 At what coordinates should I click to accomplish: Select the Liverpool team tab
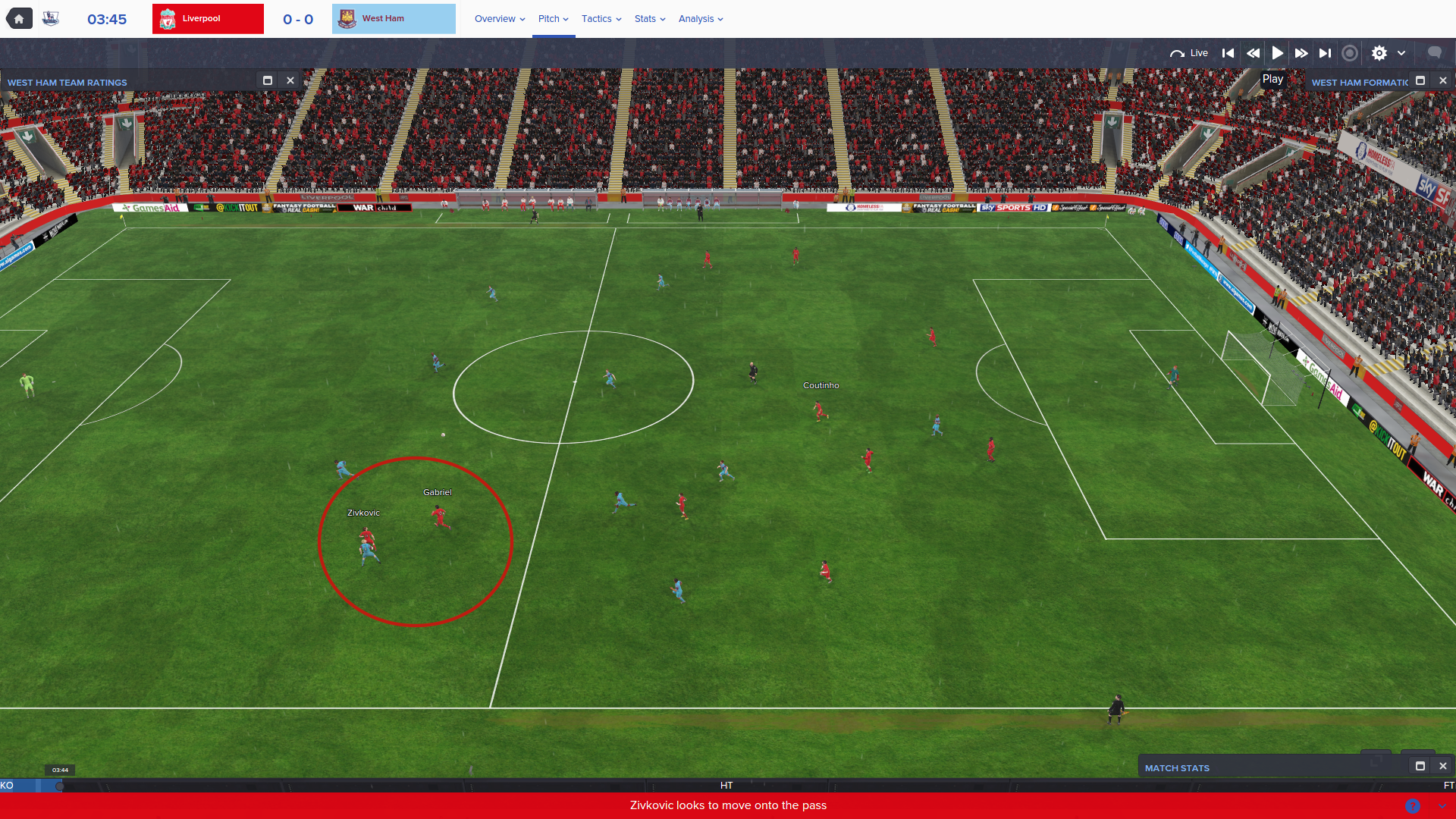point(208,19)
